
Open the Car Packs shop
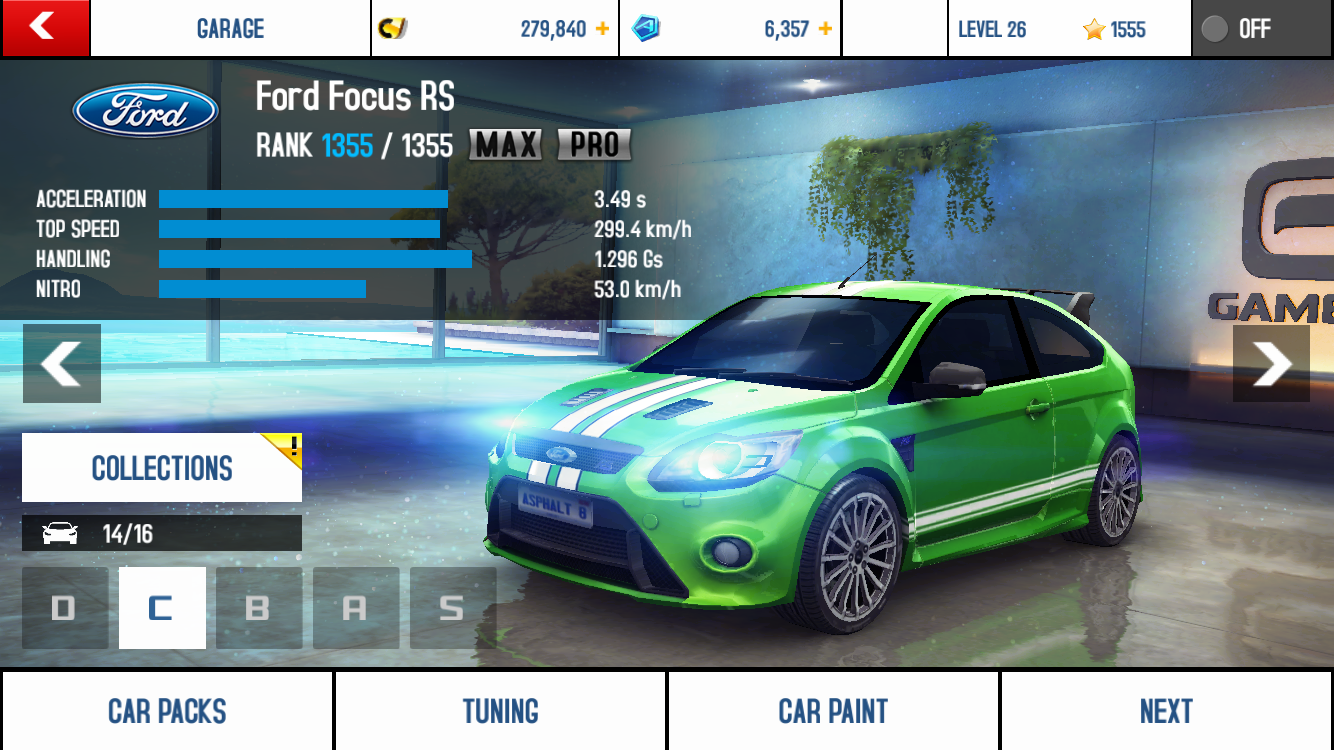coord(167,711)
